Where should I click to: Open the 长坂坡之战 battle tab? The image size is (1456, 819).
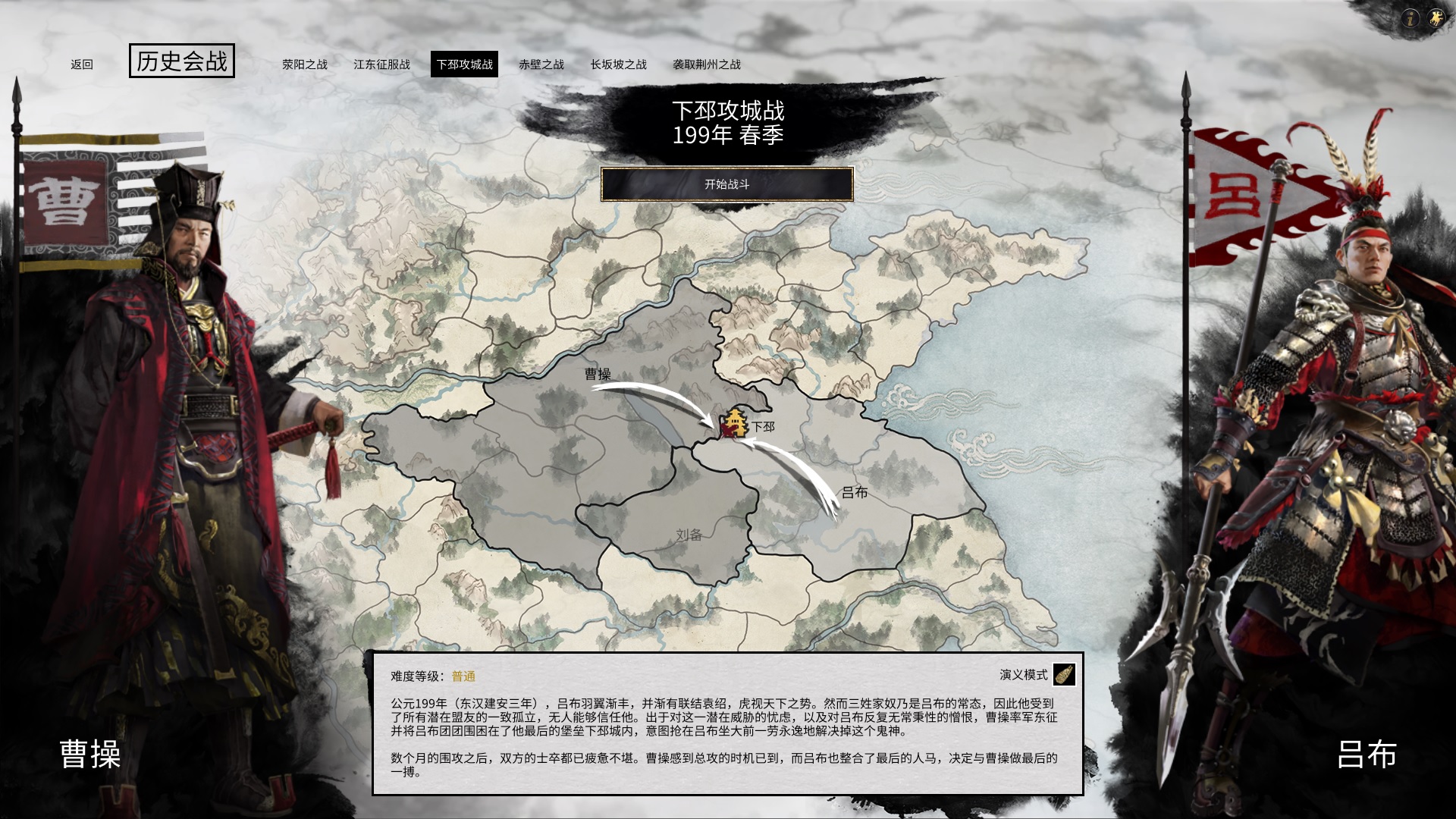[618, 65]
